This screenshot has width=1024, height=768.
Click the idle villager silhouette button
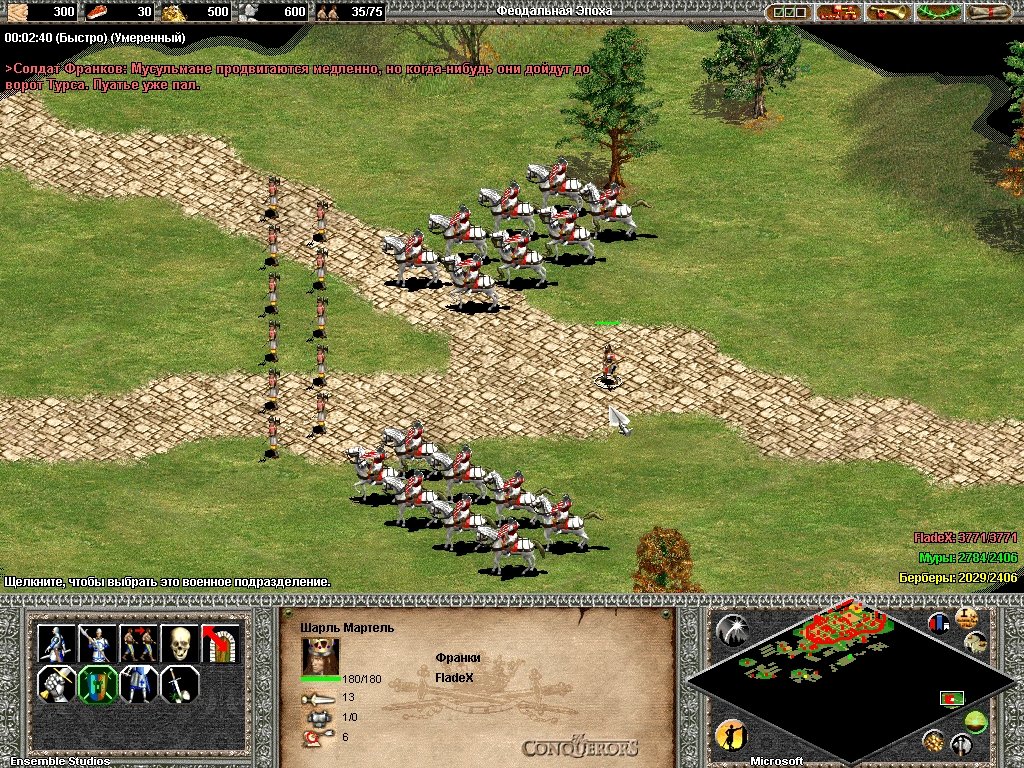pos(731,736)
